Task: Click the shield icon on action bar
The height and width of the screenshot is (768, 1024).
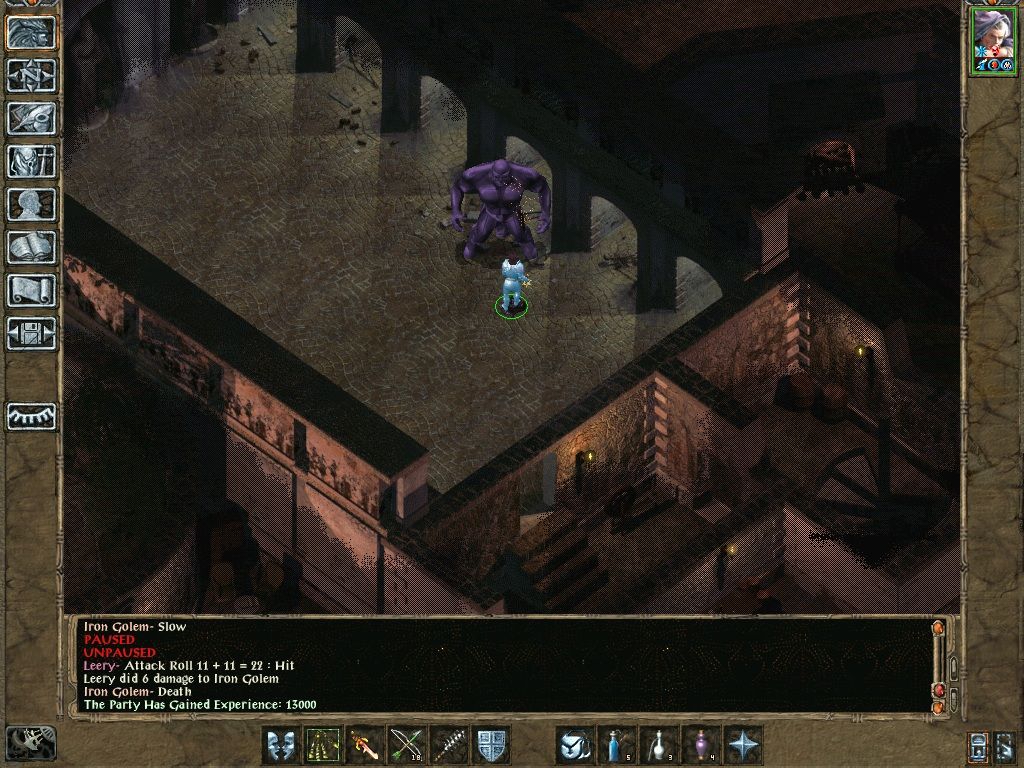Action: pyautogui.click(x=491, y=745)
